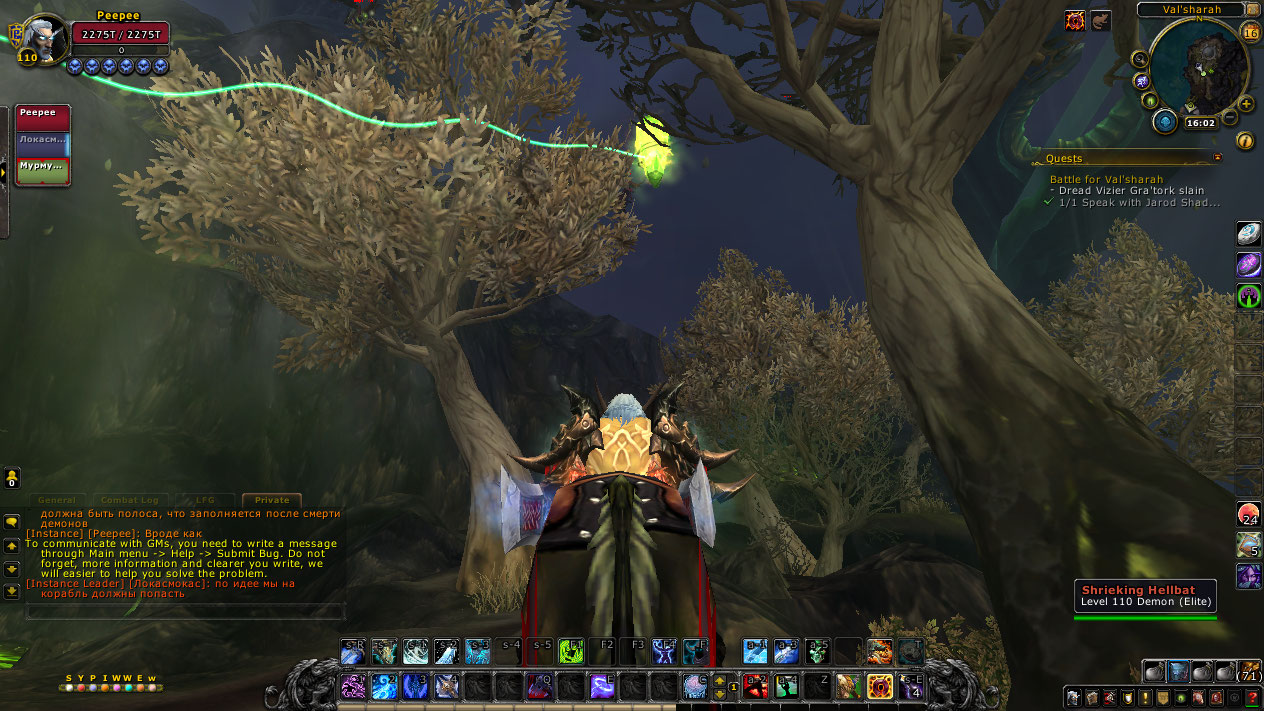Click the chat scroll-to-bottom arrow button
The height and width of the screenshot is (711, 1264).
click(12, 591)
